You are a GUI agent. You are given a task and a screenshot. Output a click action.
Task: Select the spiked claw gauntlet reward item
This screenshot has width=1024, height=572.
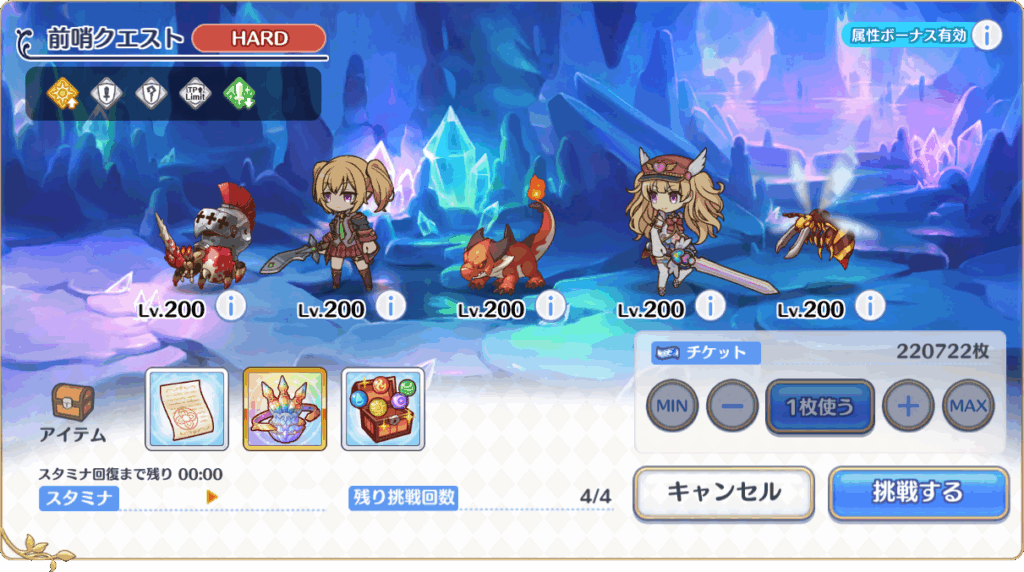285,408
